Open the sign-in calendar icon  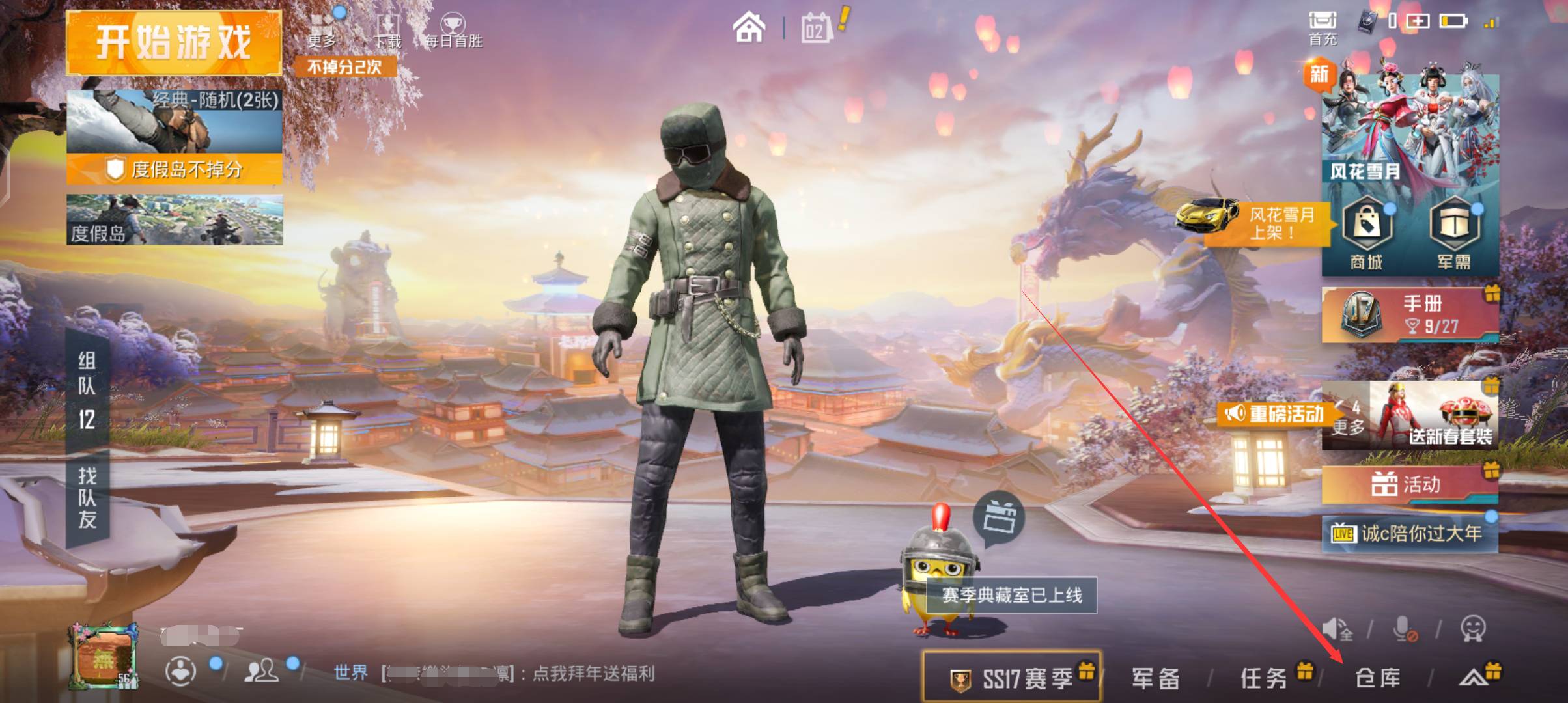tap(816, 27)
